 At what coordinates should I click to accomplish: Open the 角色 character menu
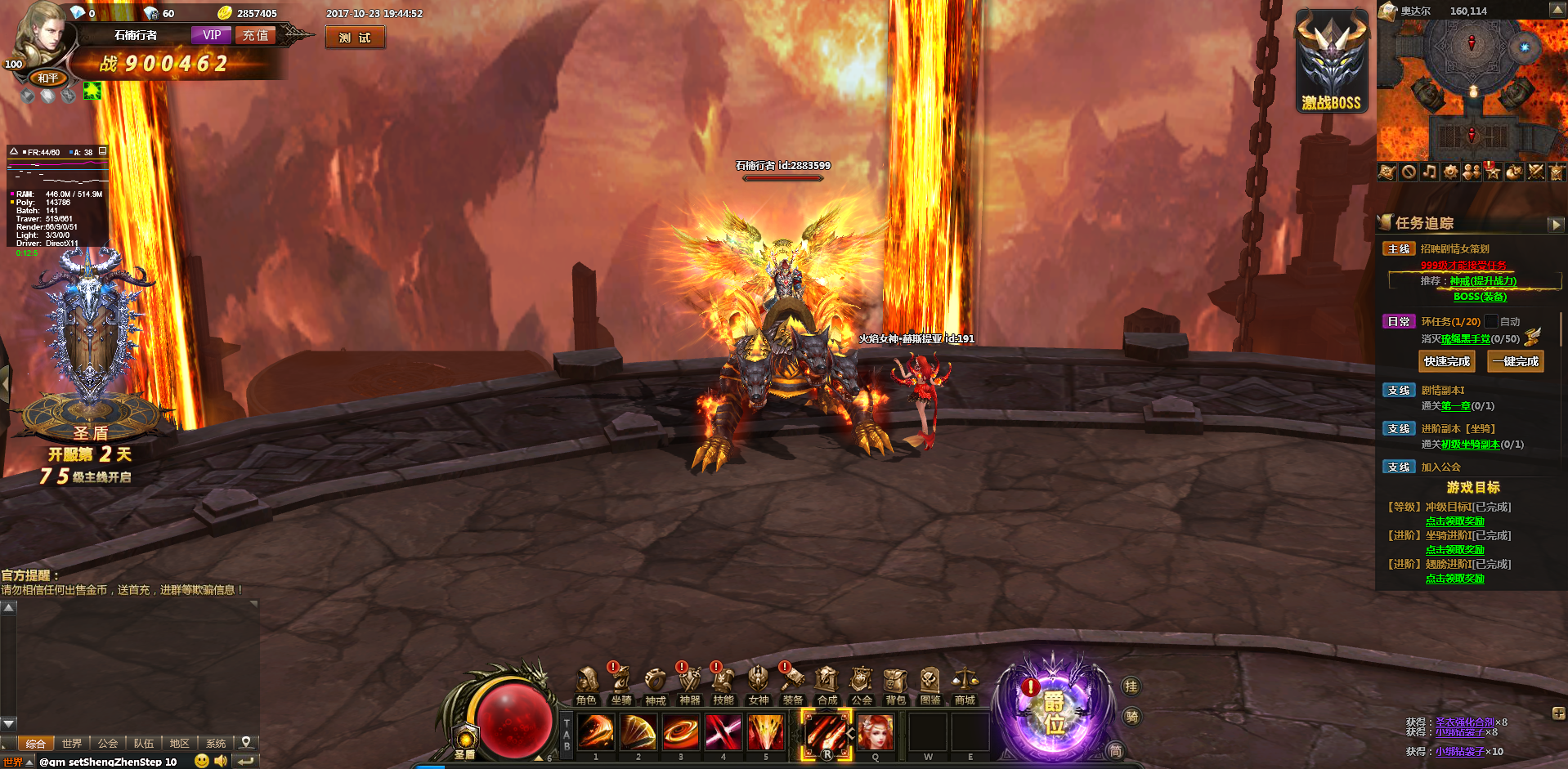[x=586, y=683]
